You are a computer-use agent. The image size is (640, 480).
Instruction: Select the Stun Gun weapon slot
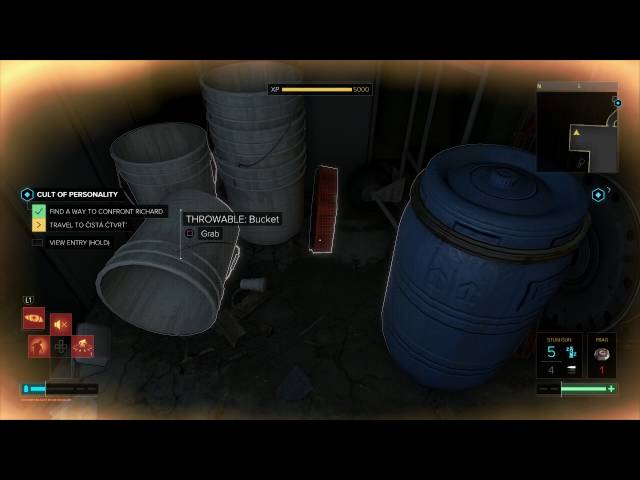pos(559,355)
